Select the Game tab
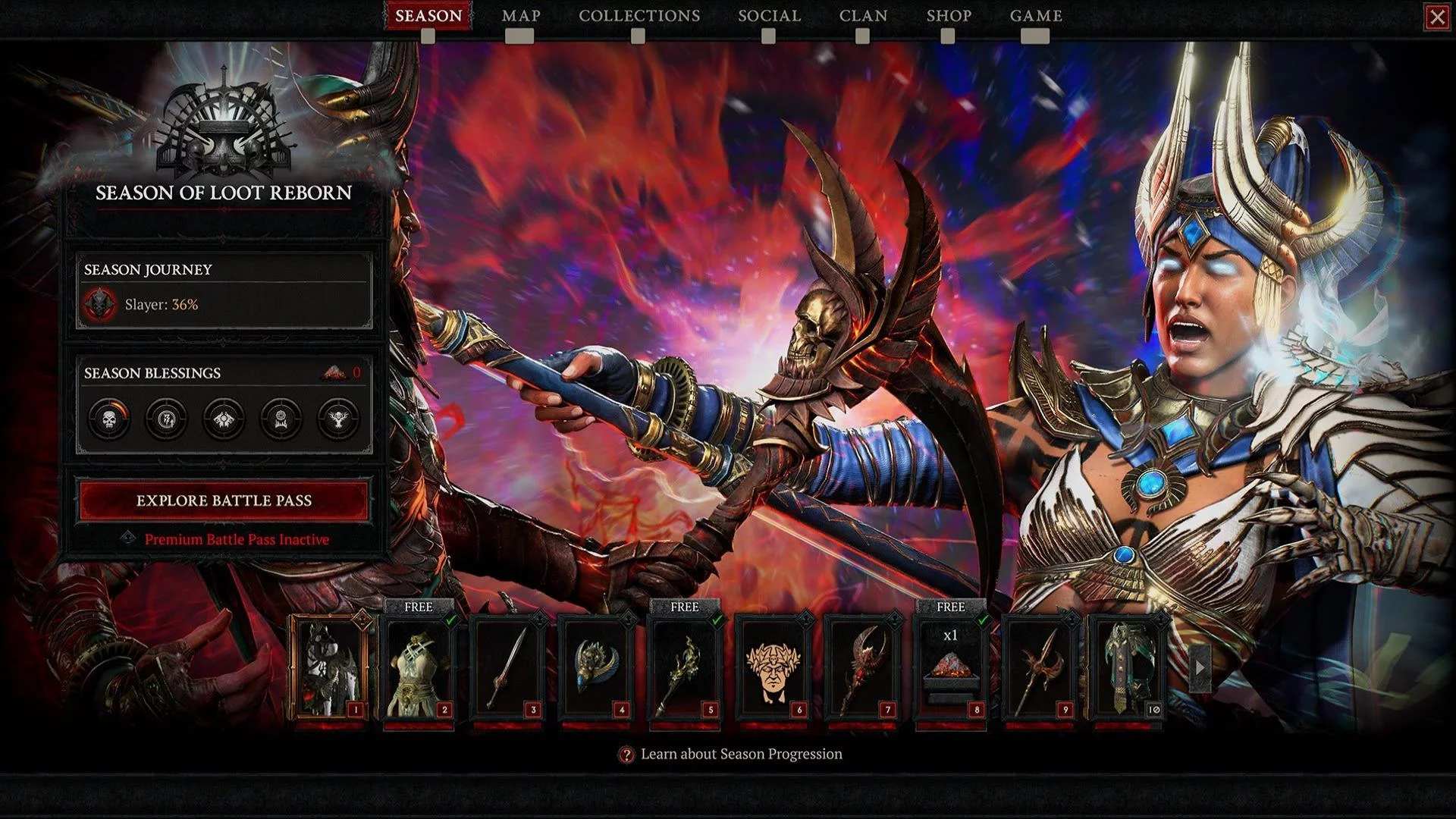The height and width of the screenshot is (819, 1456). point(1035,16)
